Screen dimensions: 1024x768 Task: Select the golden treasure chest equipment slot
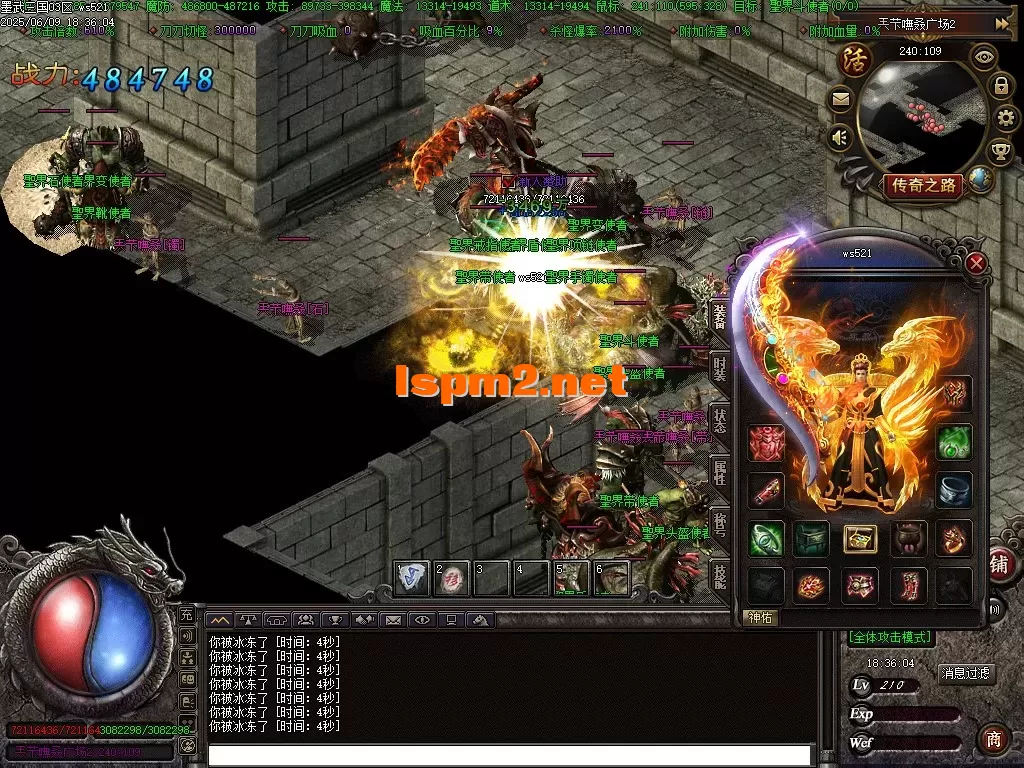tap(859, 539)
